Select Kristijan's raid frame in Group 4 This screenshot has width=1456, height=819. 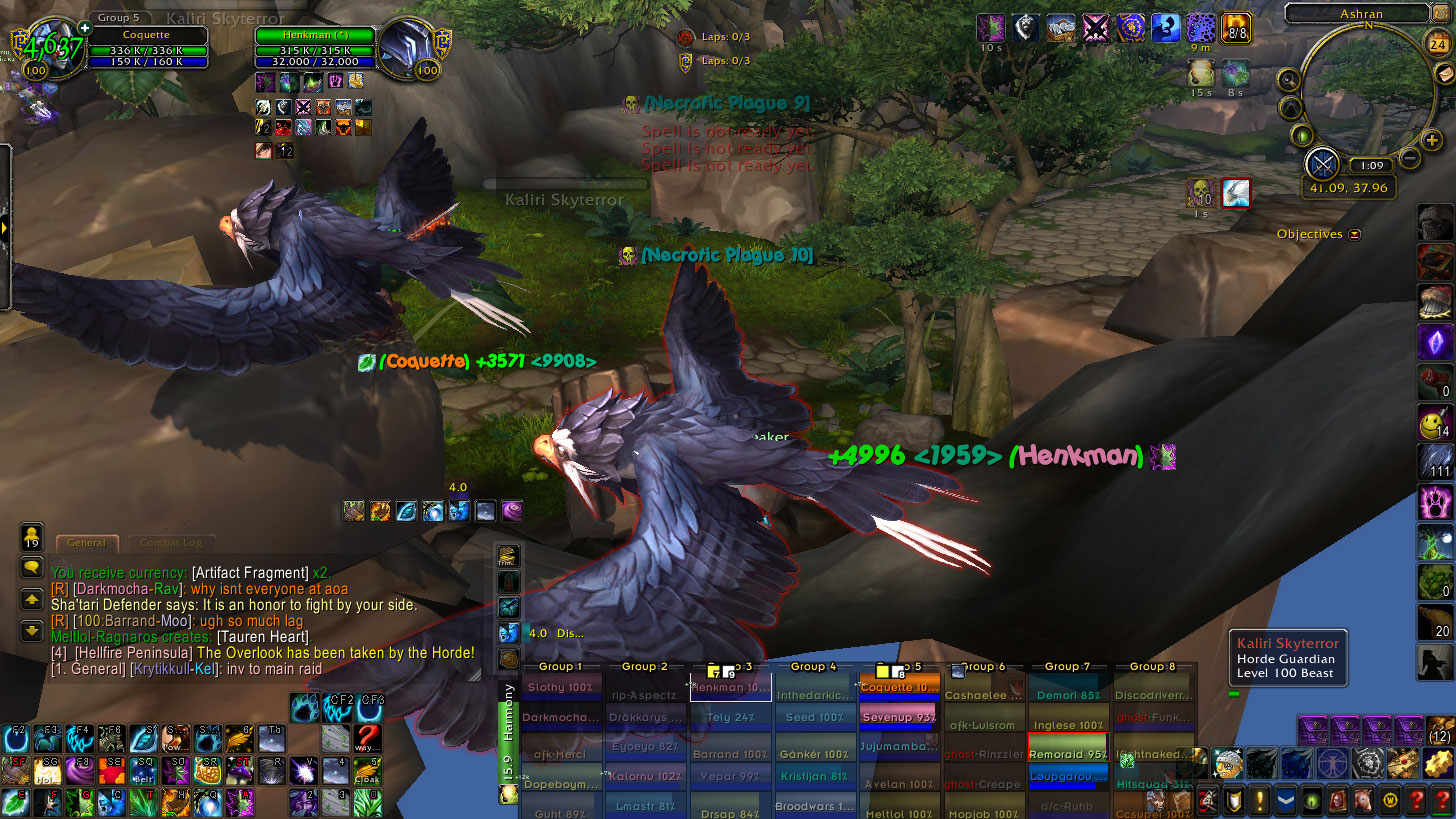click(x=815, y=776)
